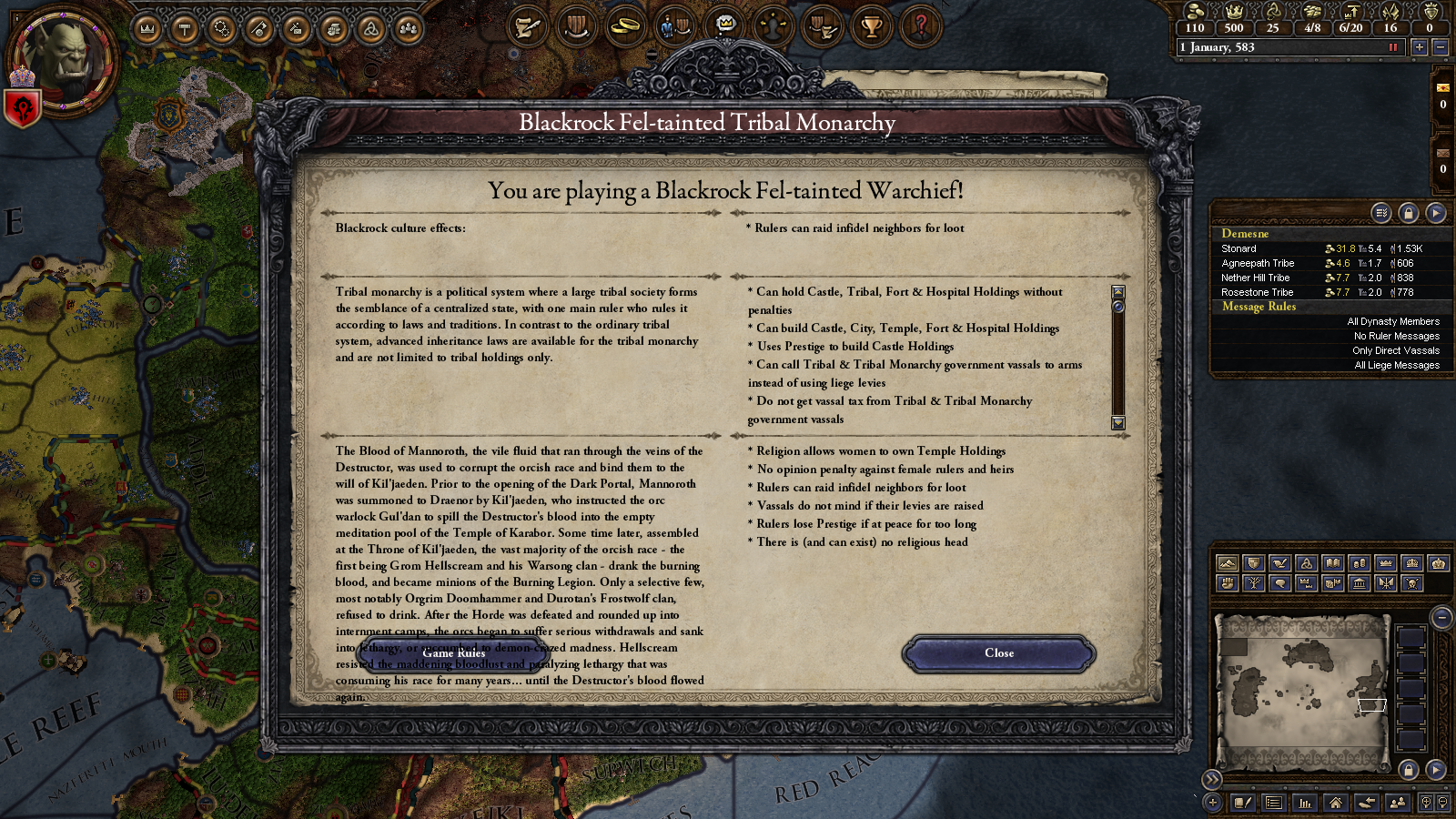1456x819 pixels.
Task: Switch to the terrain map mode
Action: click(x=1228, y=563)
